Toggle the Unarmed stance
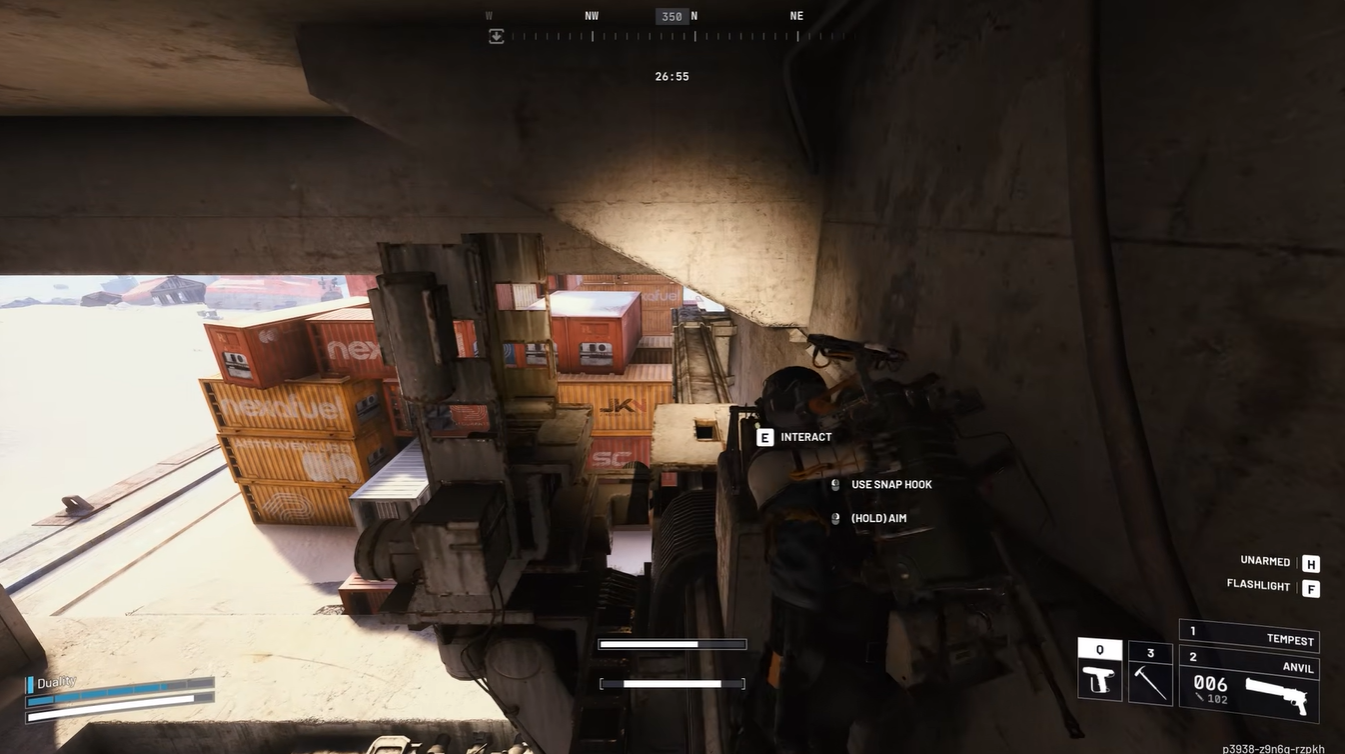 [1262, 561]
